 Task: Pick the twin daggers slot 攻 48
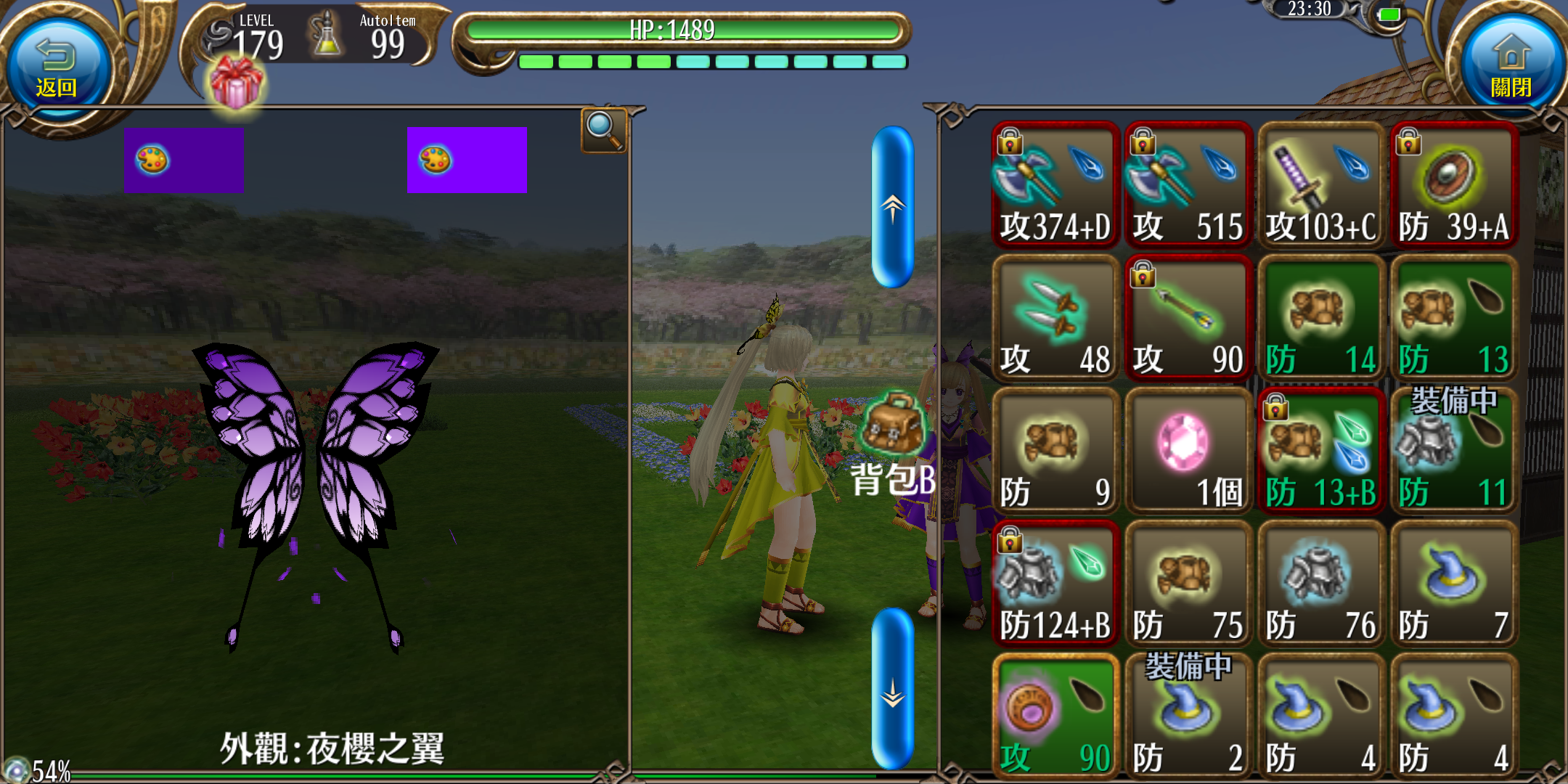pos(1055,318)
